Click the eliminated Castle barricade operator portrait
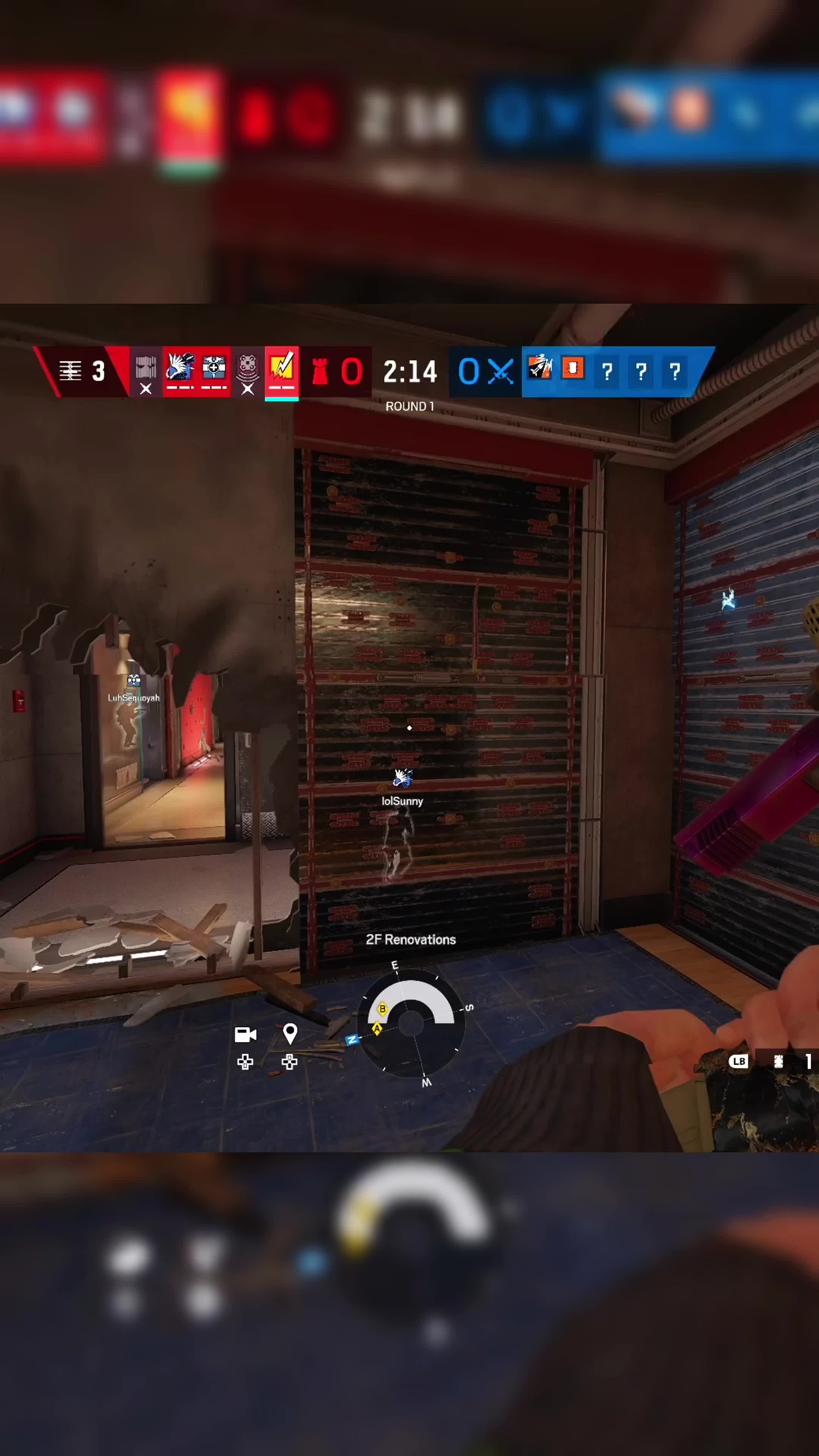819x1456 pixels. 146,371
